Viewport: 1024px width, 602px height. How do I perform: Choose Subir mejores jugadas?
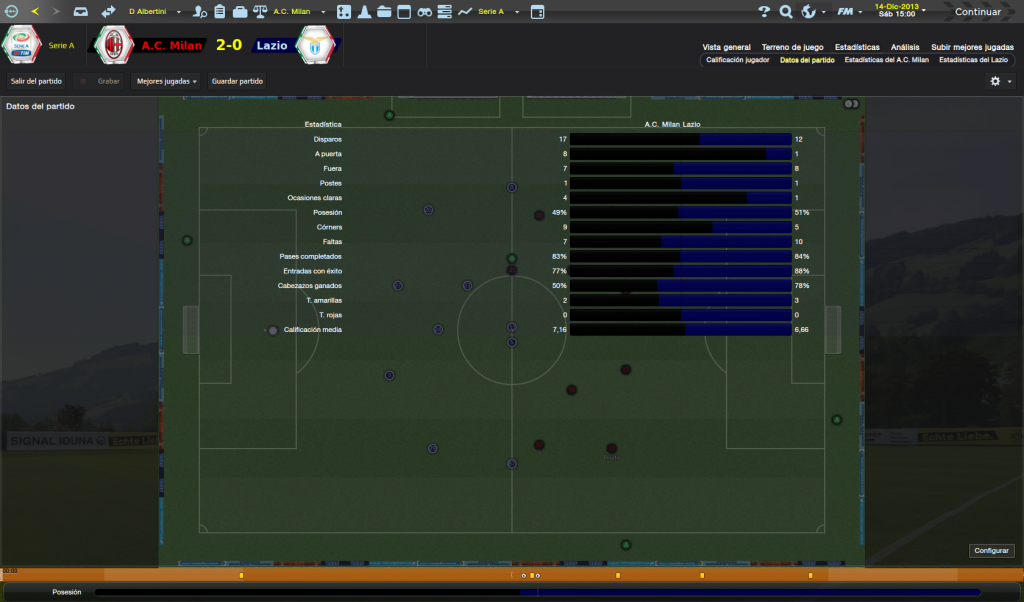[972, 47]
